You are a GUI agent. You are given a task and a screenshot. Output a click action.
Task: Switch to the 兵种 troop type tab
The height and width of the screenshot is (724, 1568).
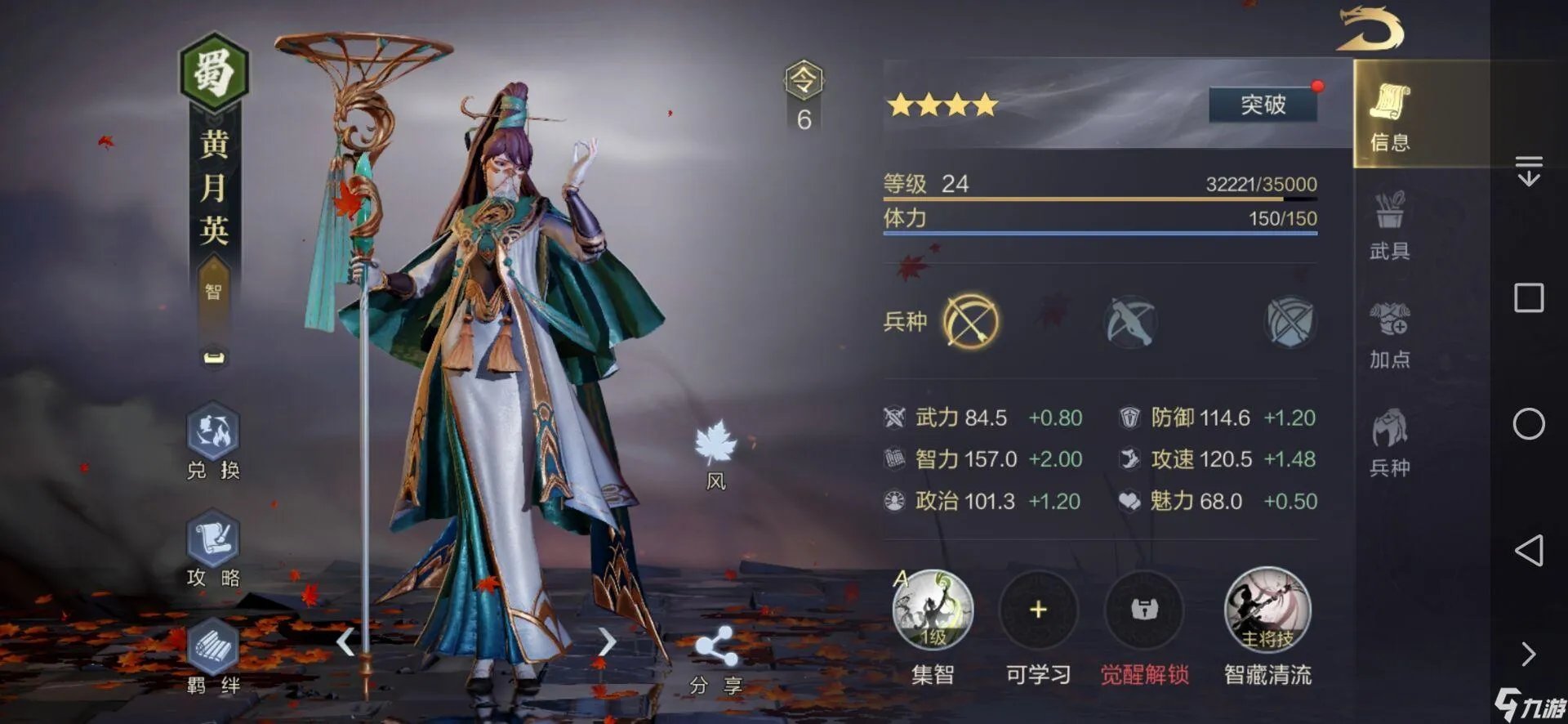click(1389, 442)
